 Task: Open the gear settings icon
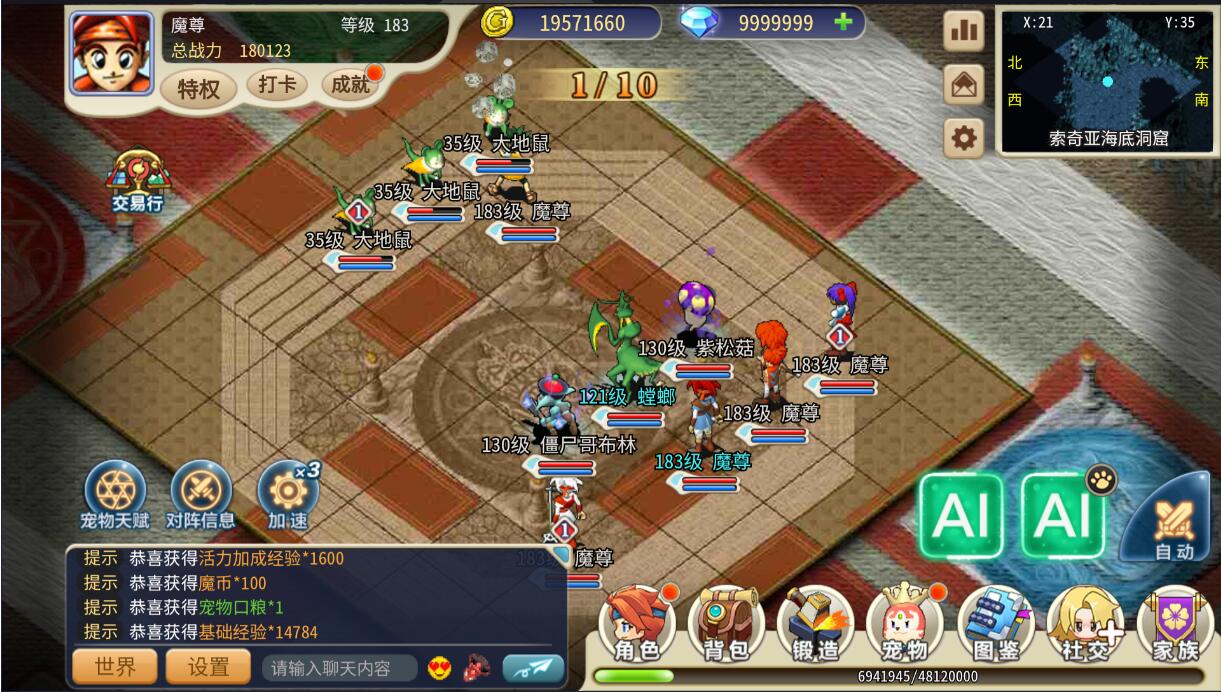click(964, 138)
